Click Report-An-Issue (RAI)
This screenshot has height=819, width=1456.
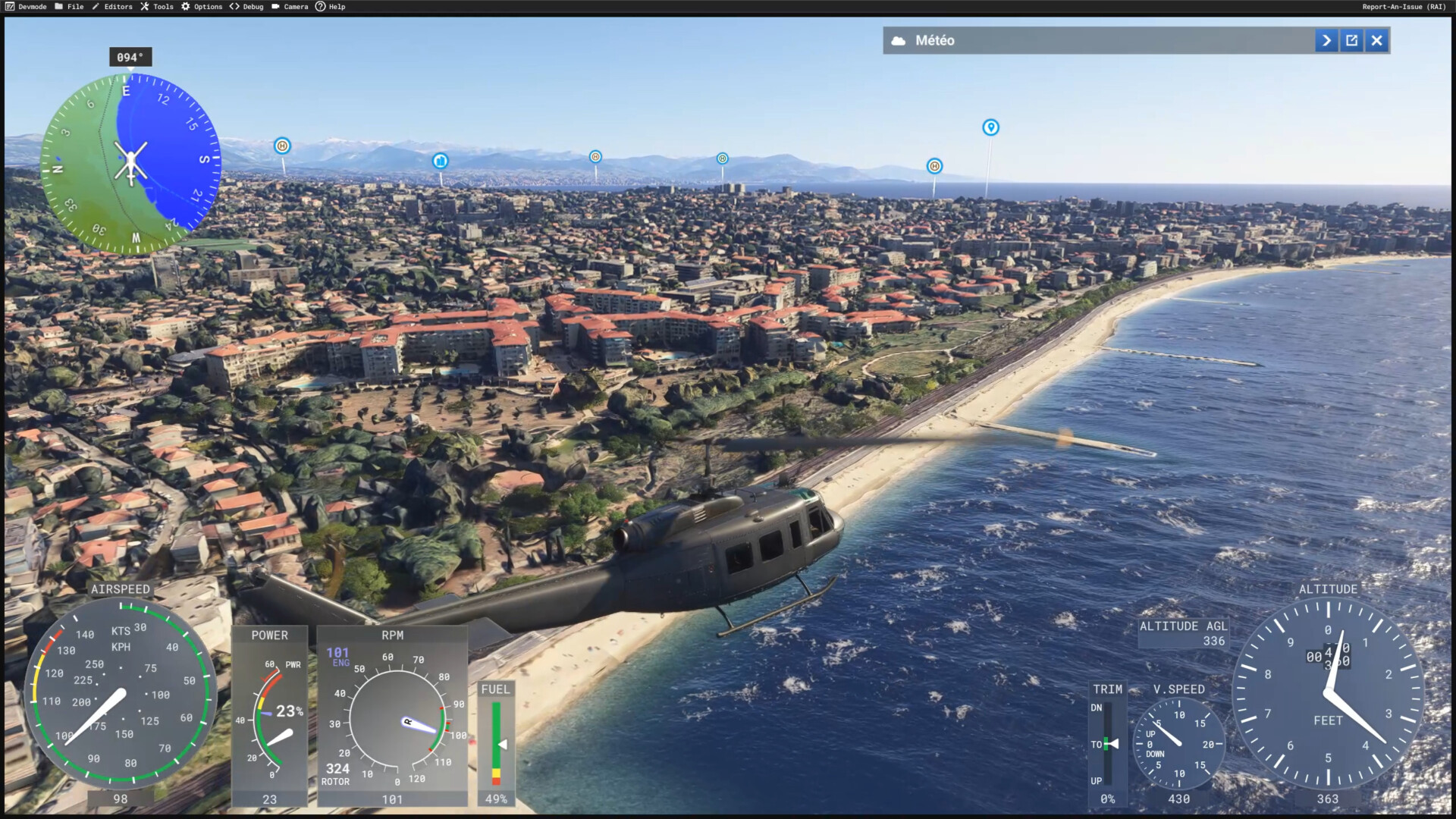[x=1403, y=7]
